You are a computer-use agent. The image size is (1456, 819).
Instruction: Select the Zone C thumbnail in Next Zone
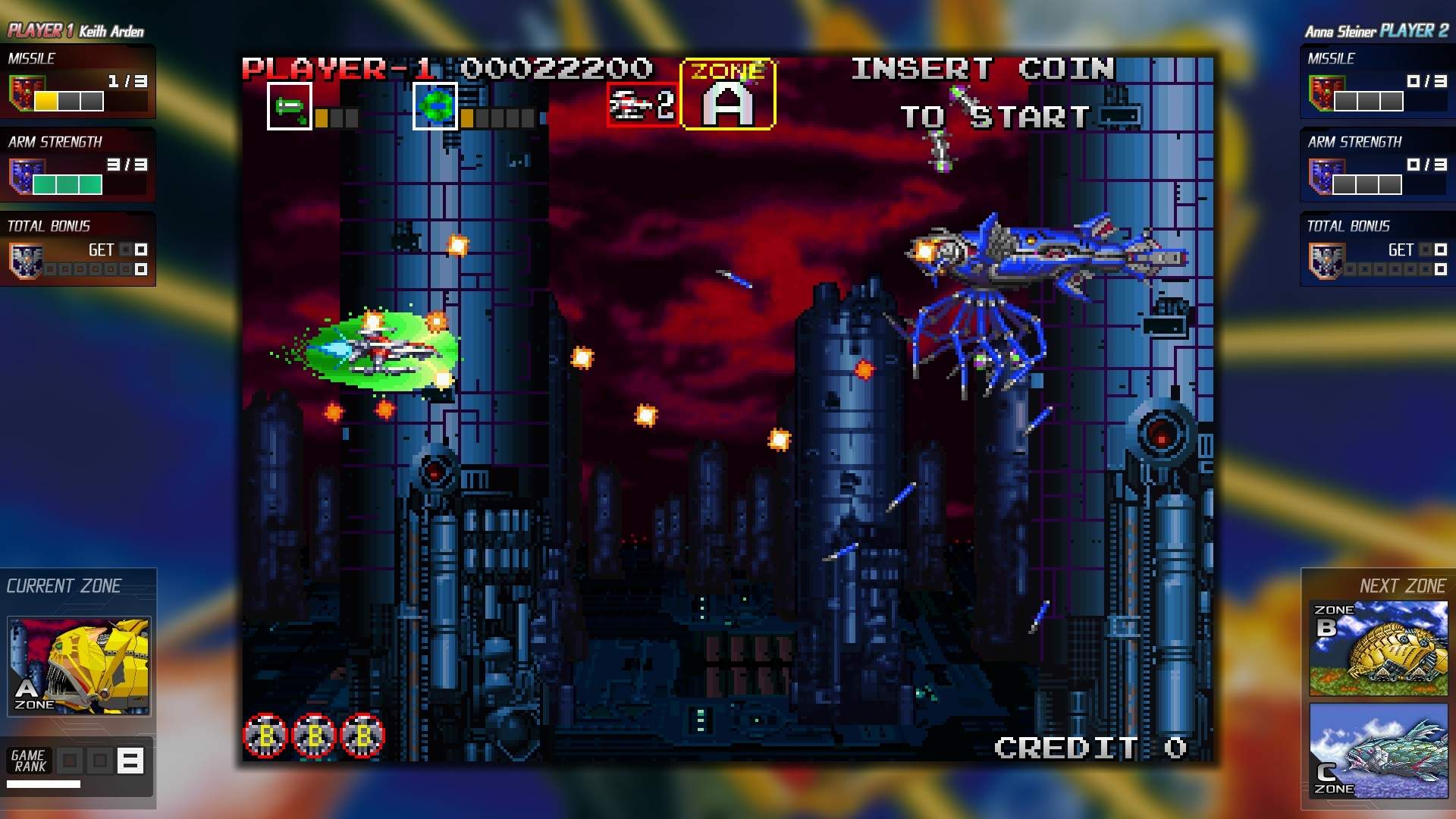[x=1377, y=751]
